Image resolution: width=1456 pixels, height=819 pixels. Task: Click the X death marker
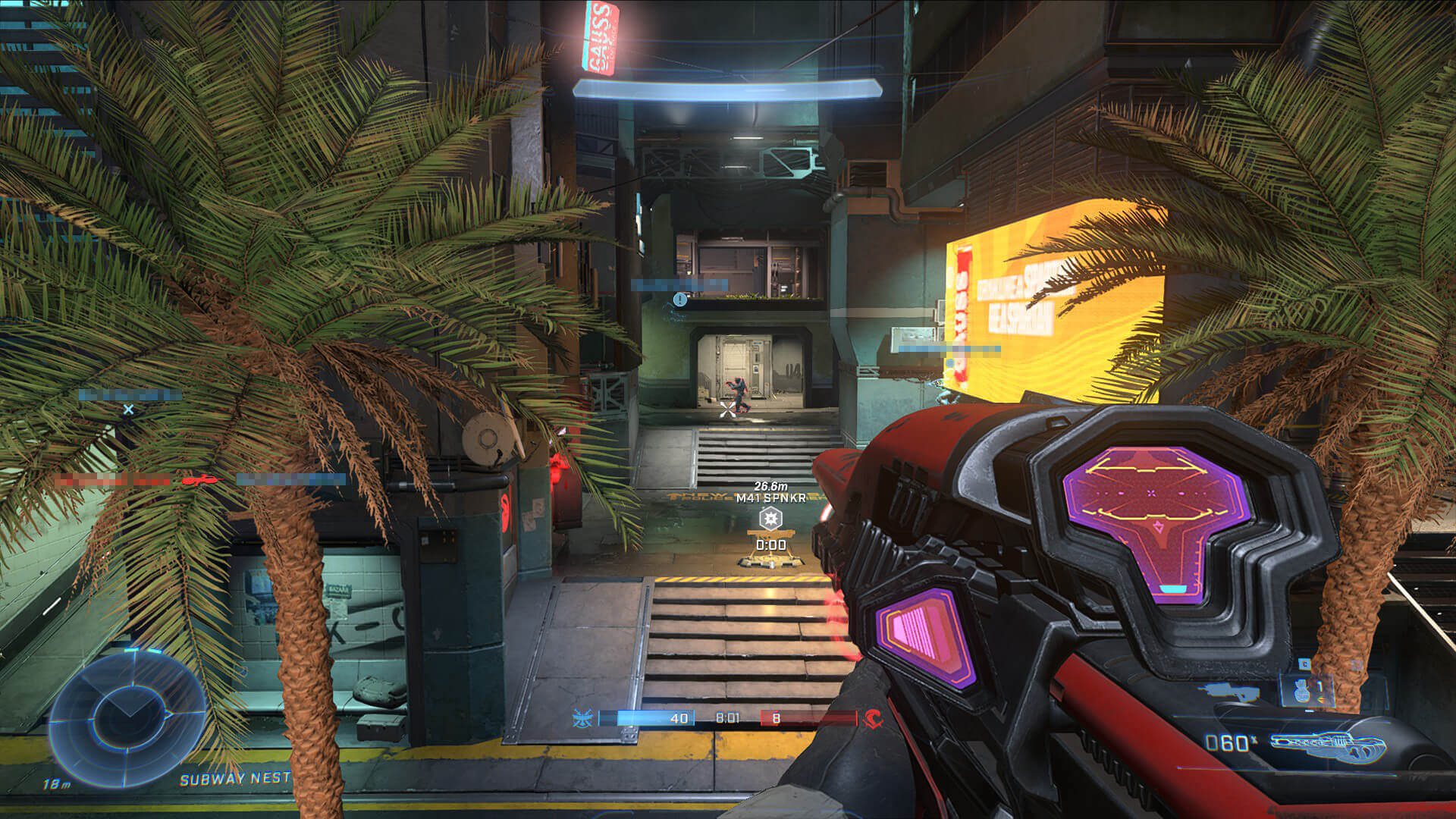point(129,409)
